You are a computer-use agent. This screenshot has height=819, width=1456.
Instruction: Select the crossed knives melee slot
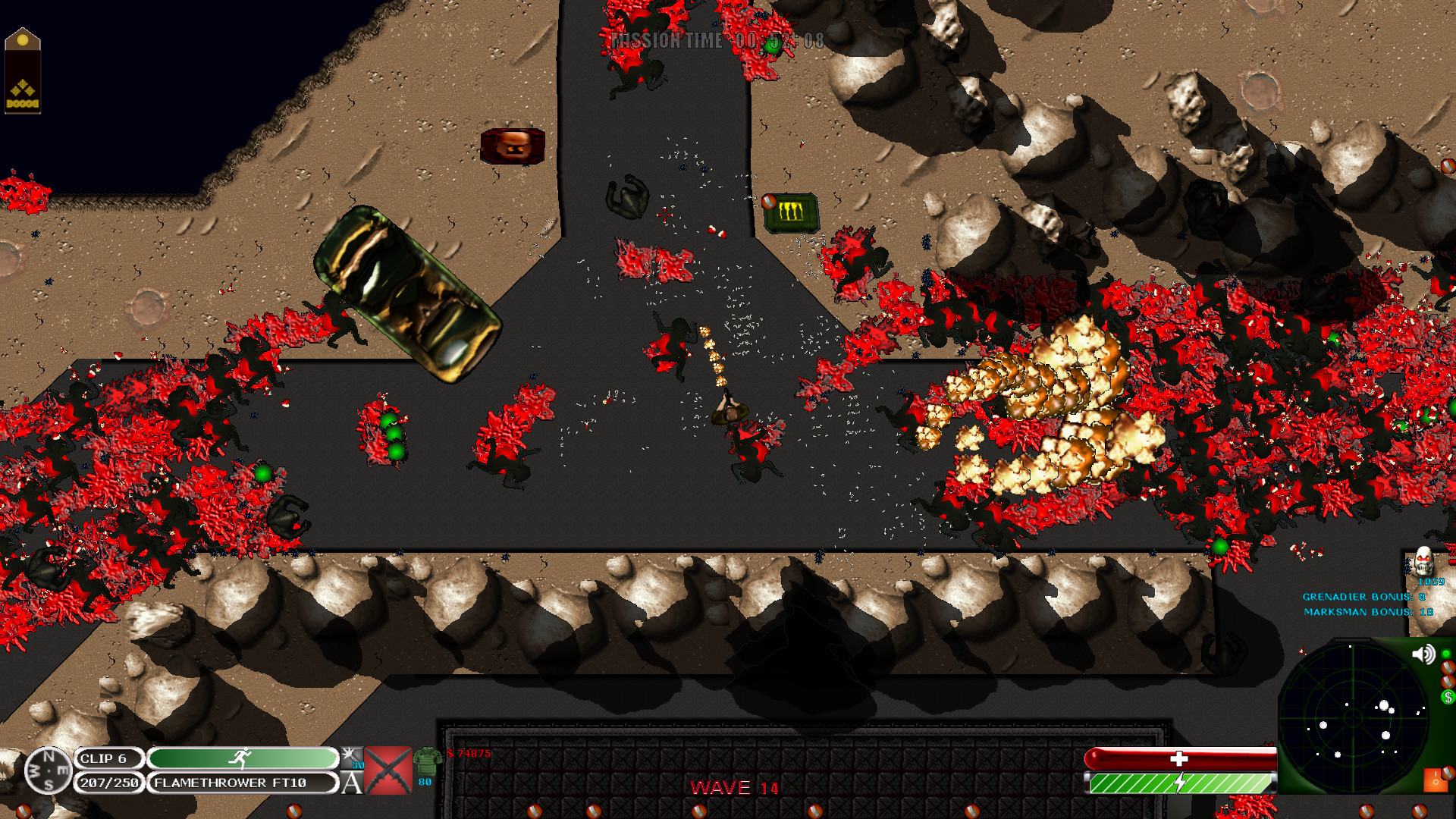[x=388, y=770]
